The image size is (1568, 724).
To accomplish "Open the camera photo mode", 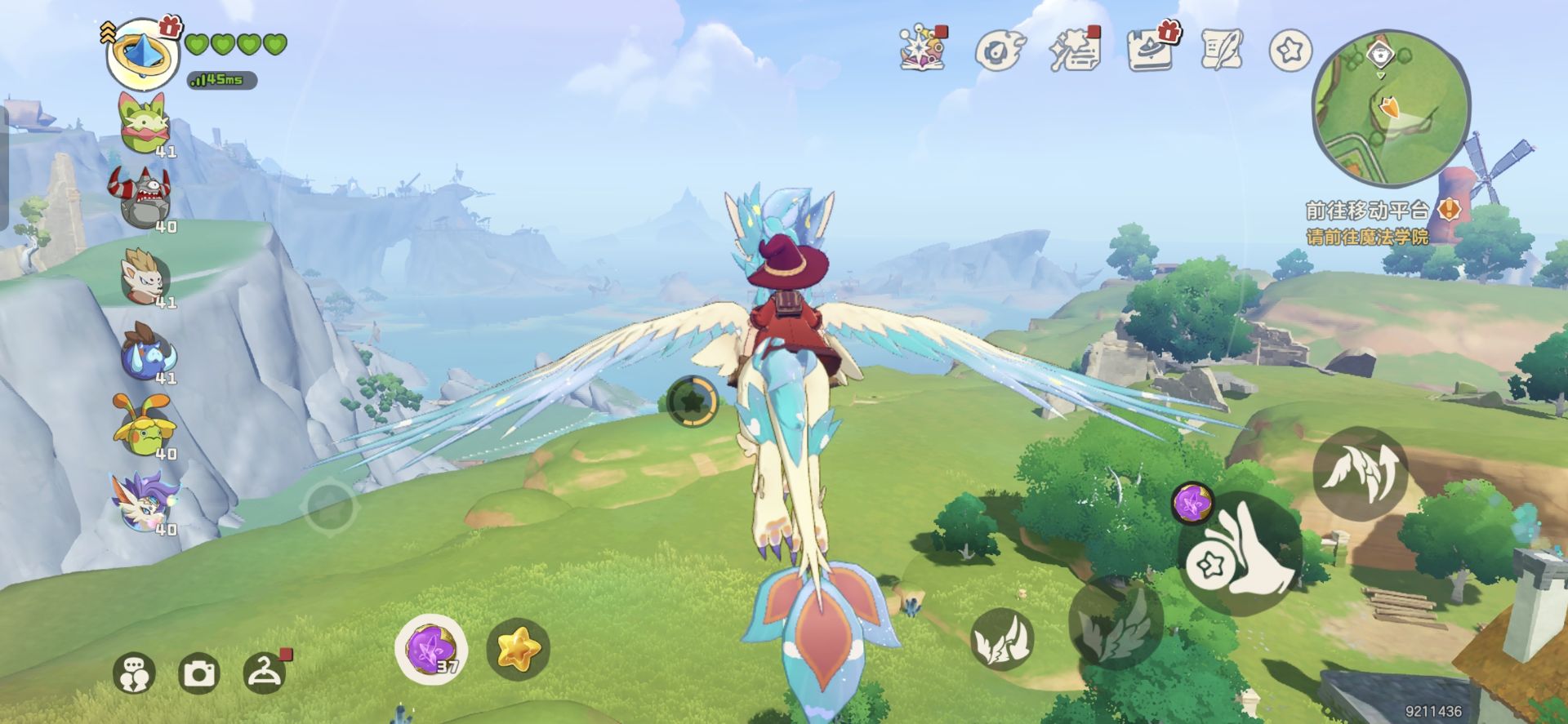I will [x=198, y=674].
